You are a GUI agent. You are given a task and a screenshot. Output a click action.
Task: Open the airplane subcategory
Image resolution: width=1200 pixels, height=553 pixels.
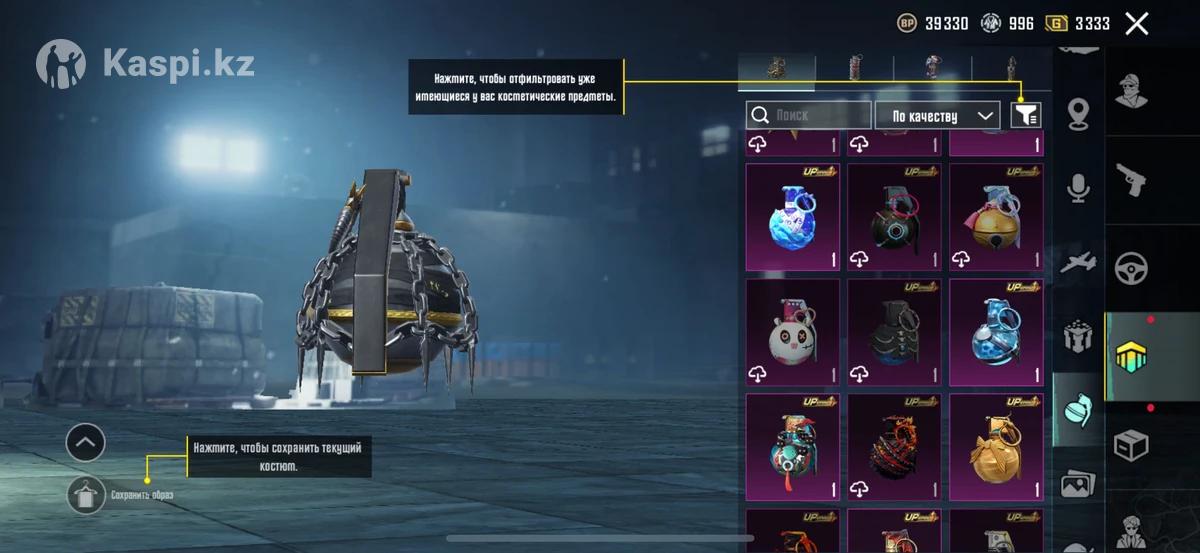(1078, 261)
